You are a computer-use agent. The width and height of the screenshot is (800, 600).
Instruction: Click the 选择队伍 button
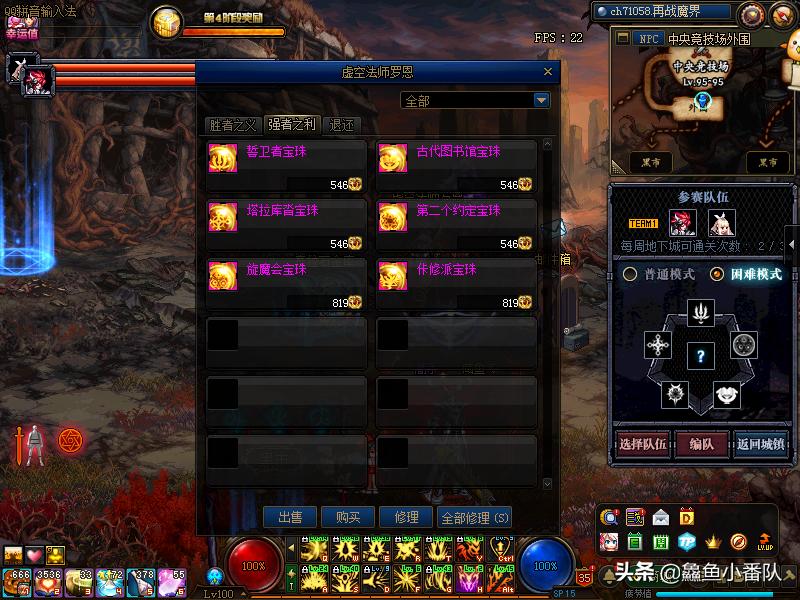(x=641, y=445)
